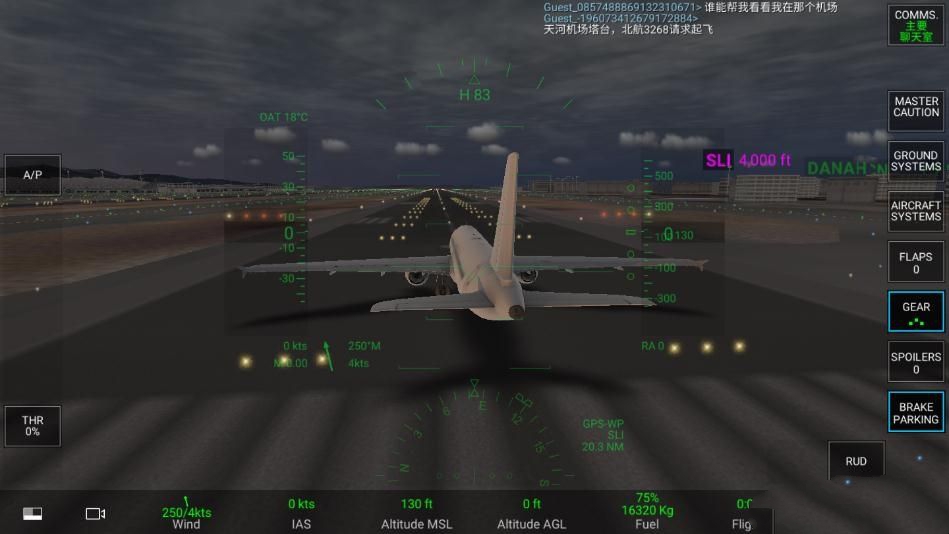Select the THR throttle control

coord(33,426)
